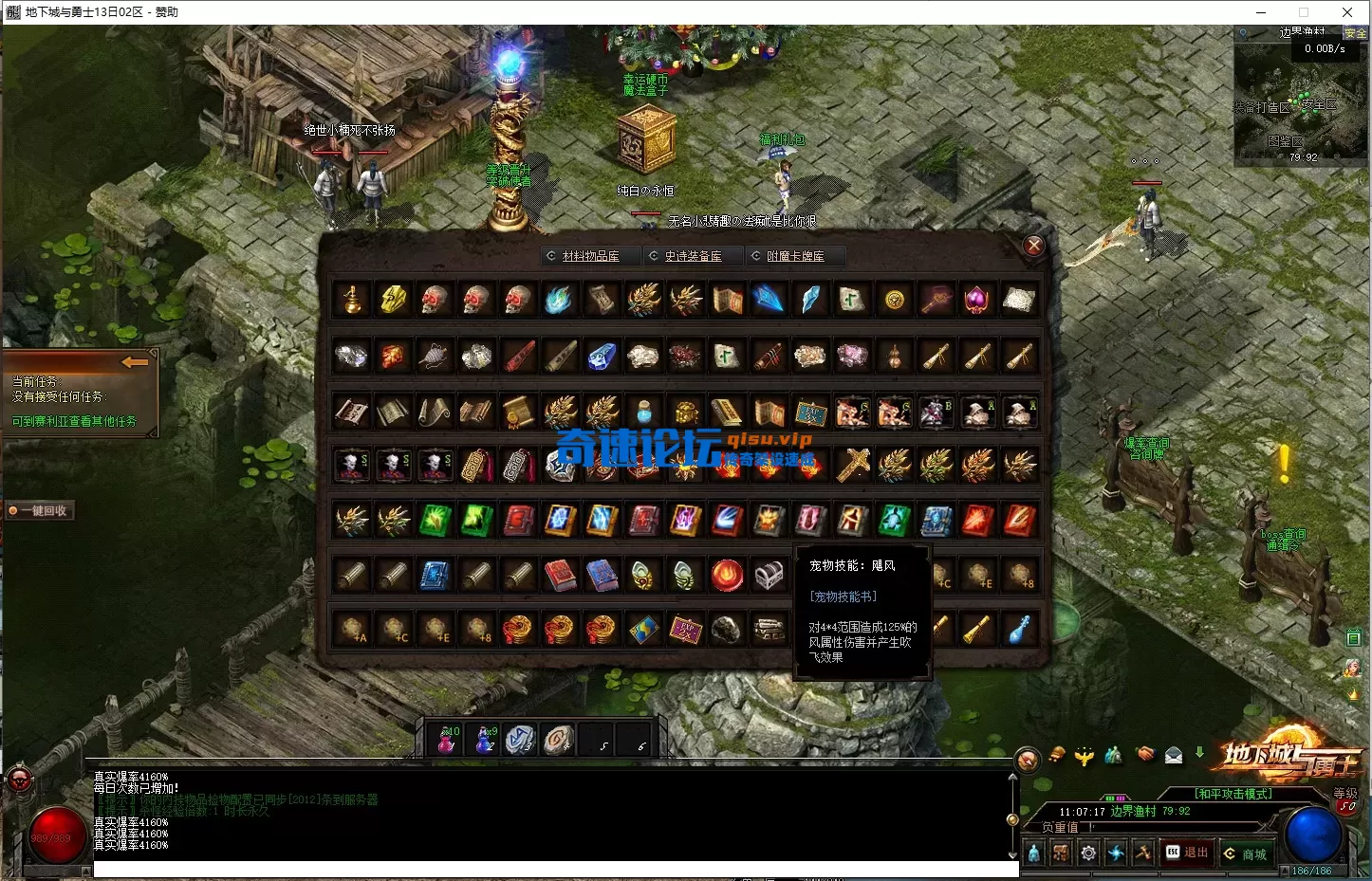Open the inventory bag icon next to character icon
Viewport: 1372px width, 881px height.
tap(1060, 852)
